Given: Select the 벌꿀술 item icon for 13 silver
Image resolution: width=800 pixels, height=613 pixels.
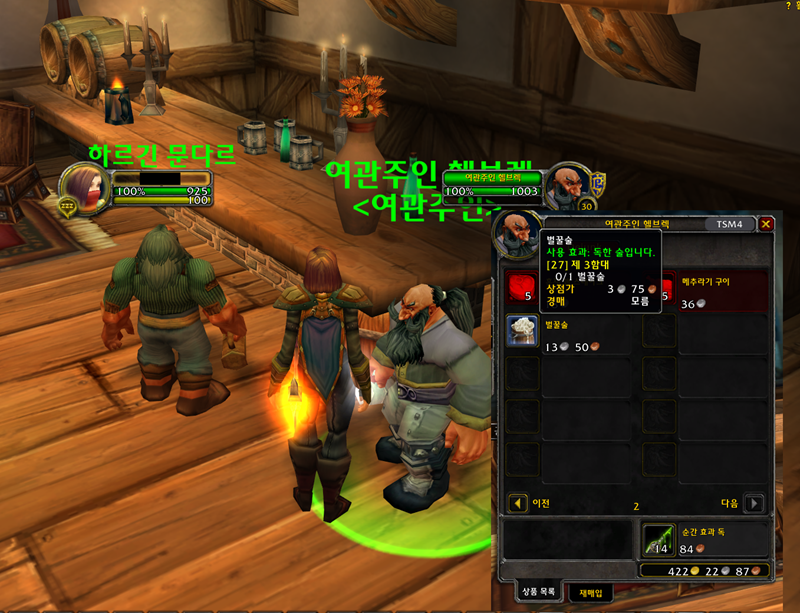Looking at the screenshot, I should click(x=520, y=331).
